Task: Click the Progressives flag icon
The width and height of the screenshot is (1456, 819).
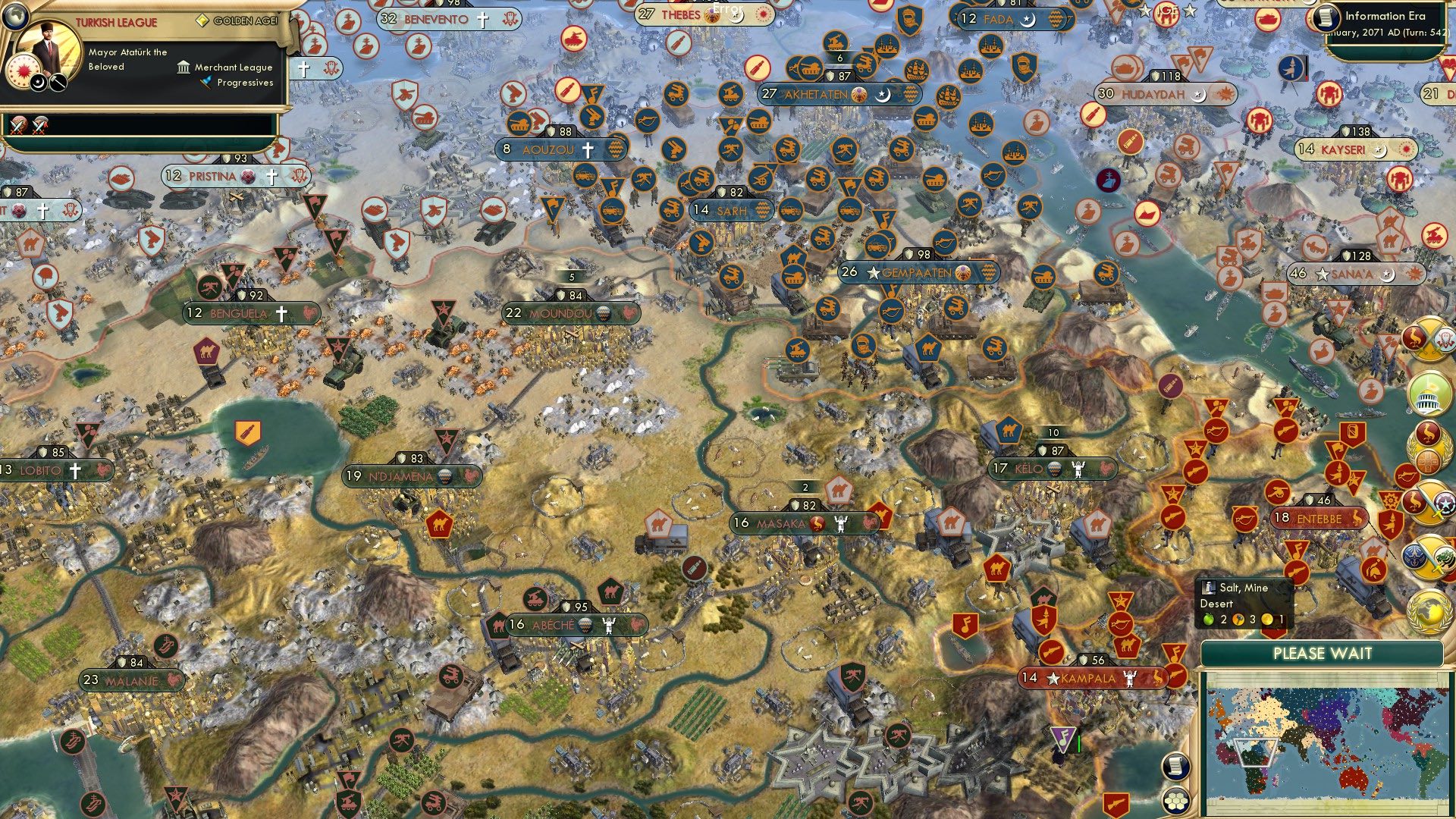Action: 206,83
